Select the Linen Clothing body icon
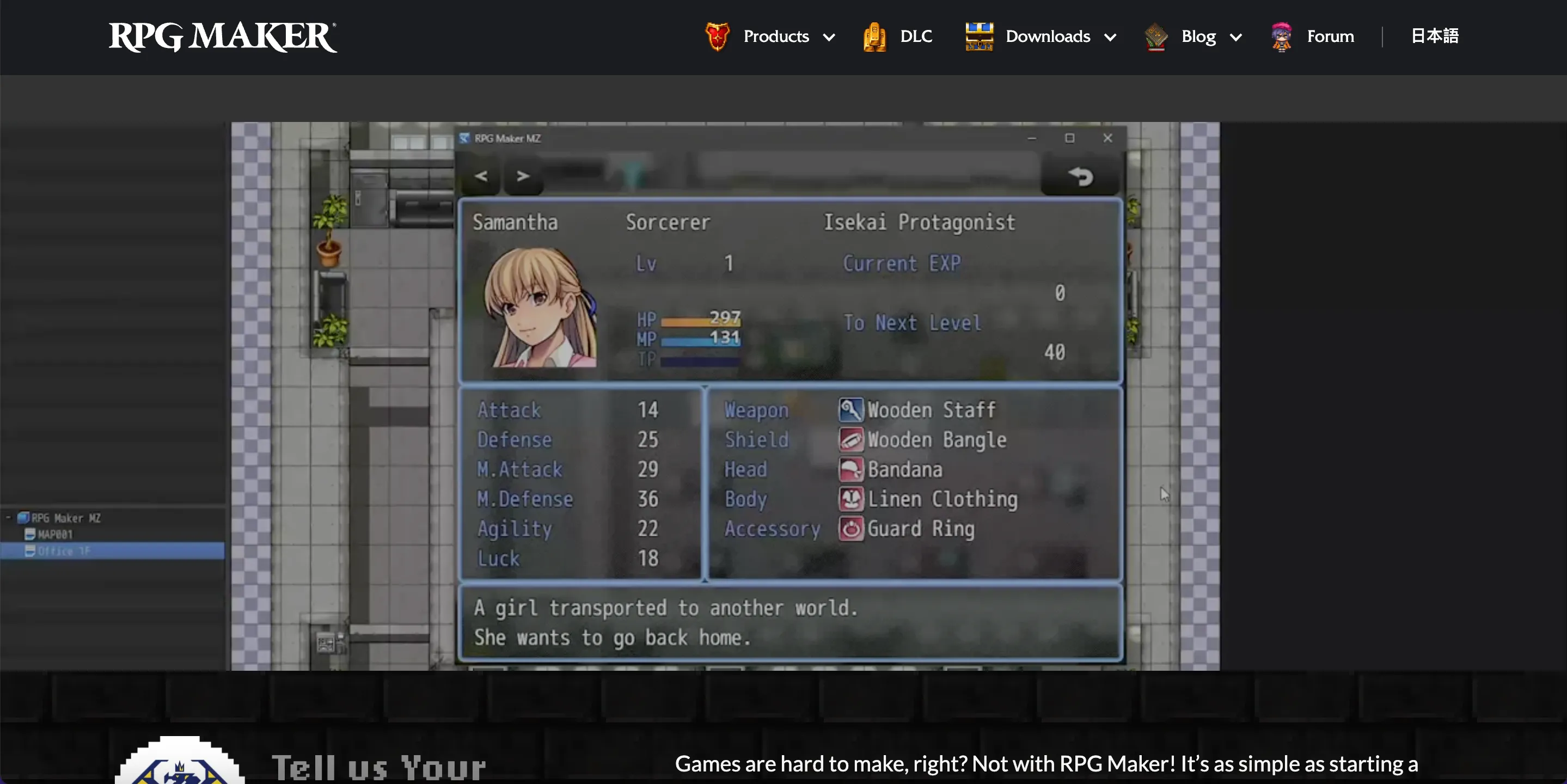The width and height of the screenshot is (1567, 784). [850, 499]
